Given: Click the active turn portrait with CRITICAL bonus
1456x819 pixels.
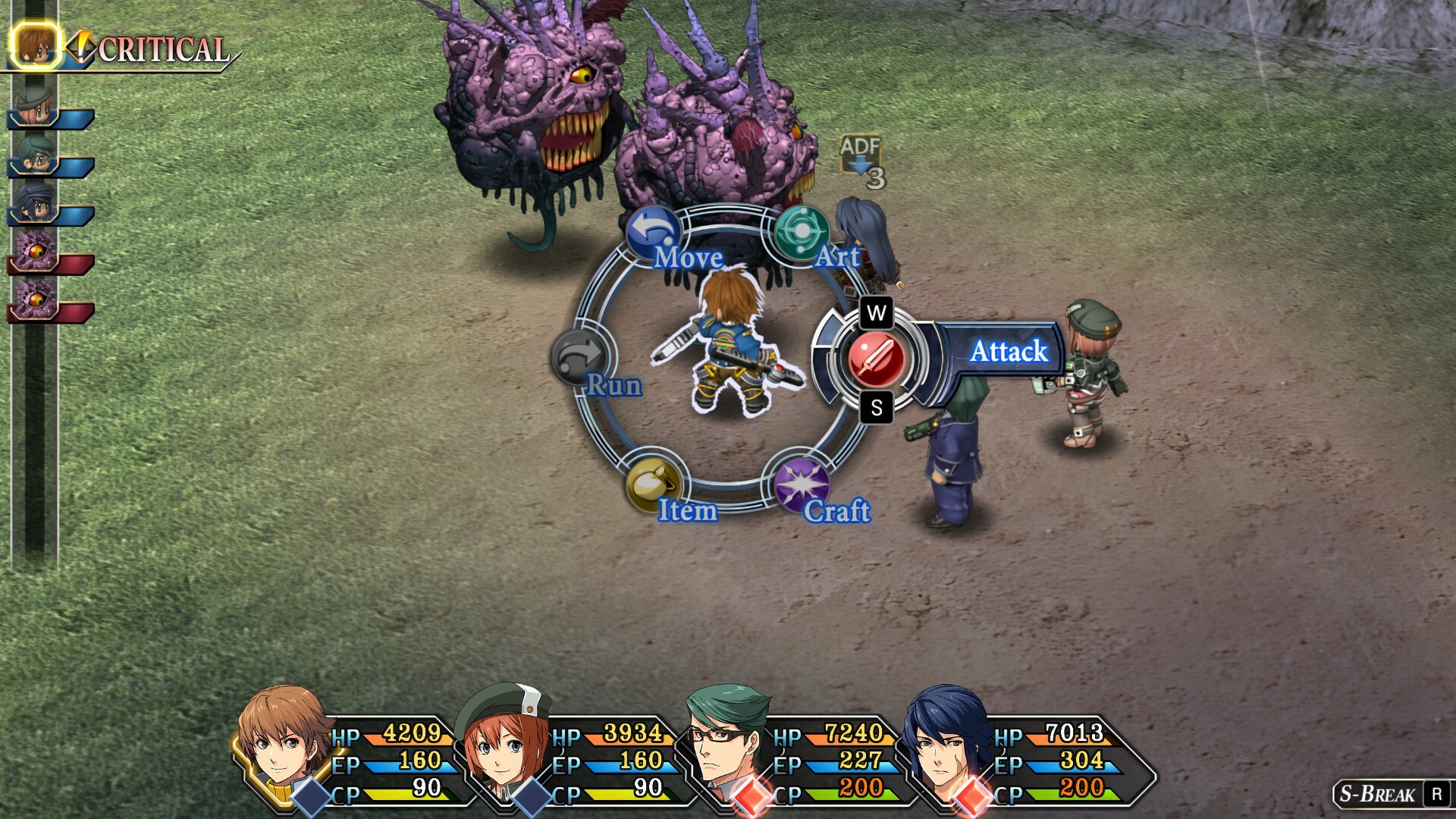Looking at the screenshot, I should (35, 45).
